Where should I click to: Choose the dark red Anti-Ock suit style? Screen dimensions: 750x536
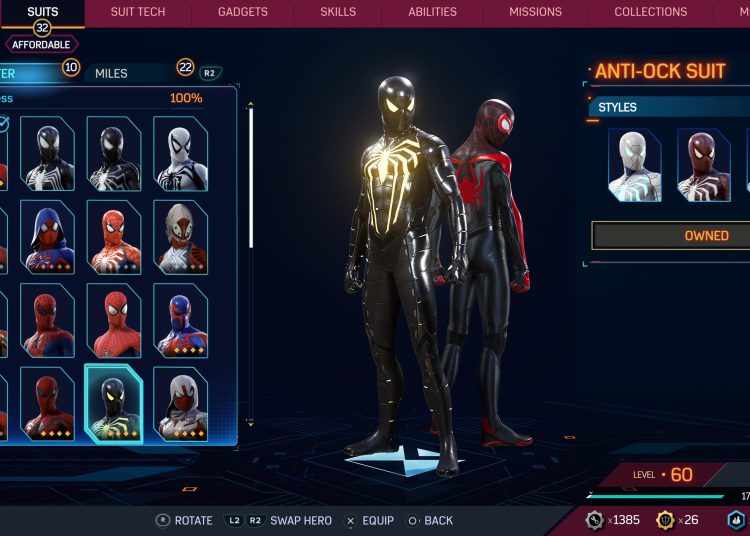[703, 165]
